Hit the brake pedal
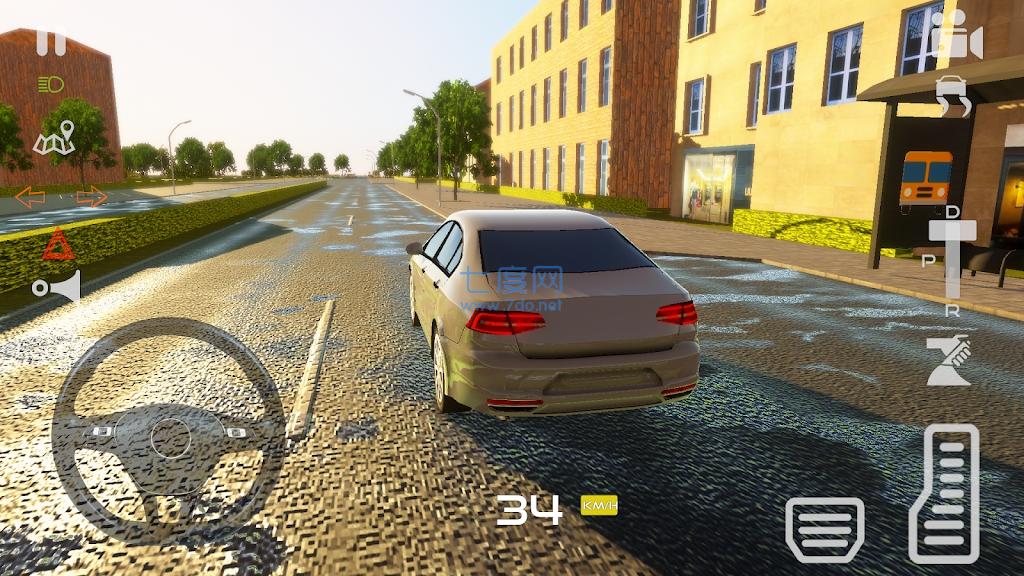 click(x=824, y=527)
